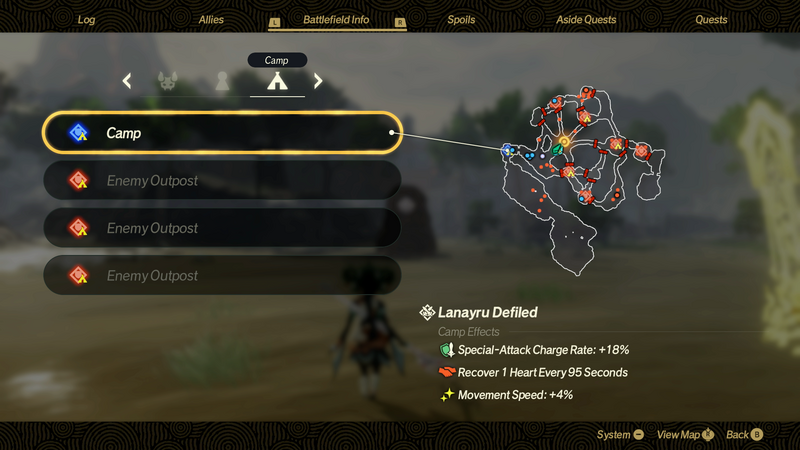Go back using the Back button

click(744, 435)
